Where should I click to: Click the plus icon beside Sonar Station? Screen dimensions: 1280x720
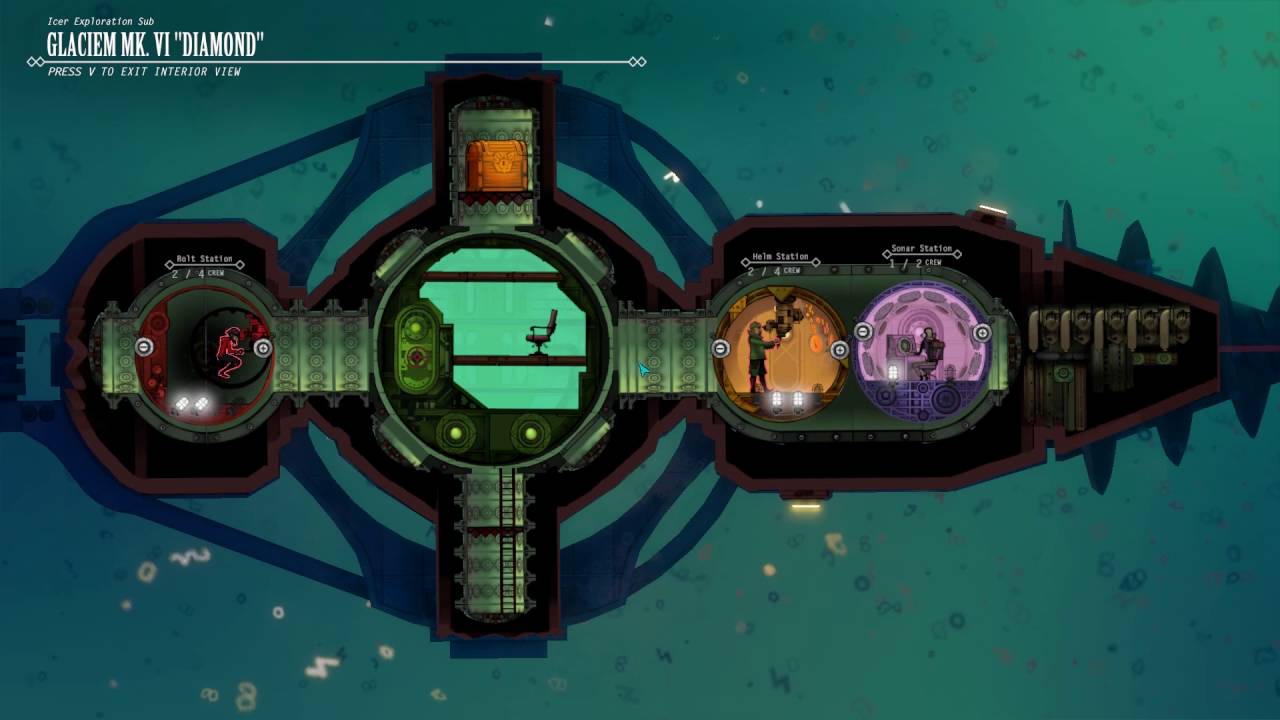[x=980, y=335]
